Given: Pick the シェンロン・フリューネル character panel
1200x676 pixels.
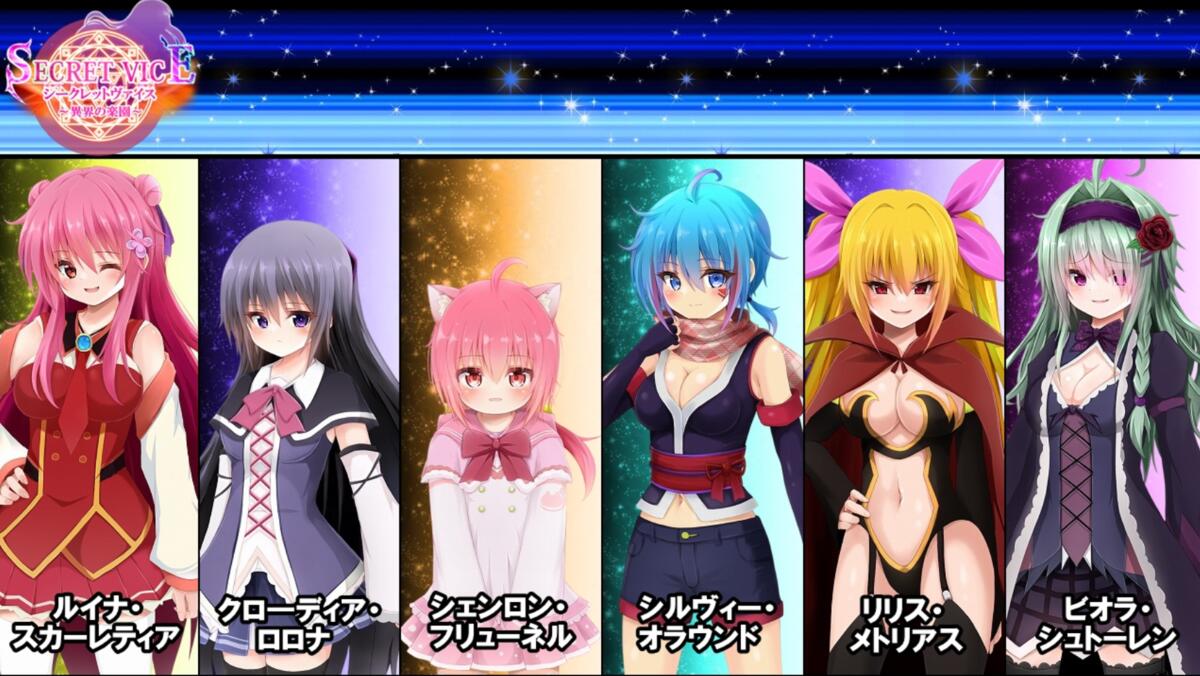Looking at the screenshot, I should pos(500,415).
